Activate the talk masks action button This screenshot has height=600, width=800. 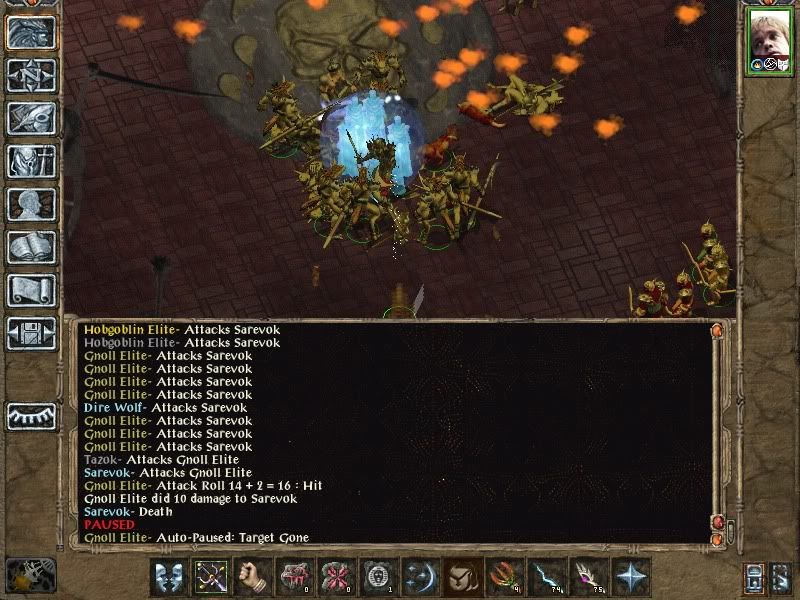click(170, 577)
